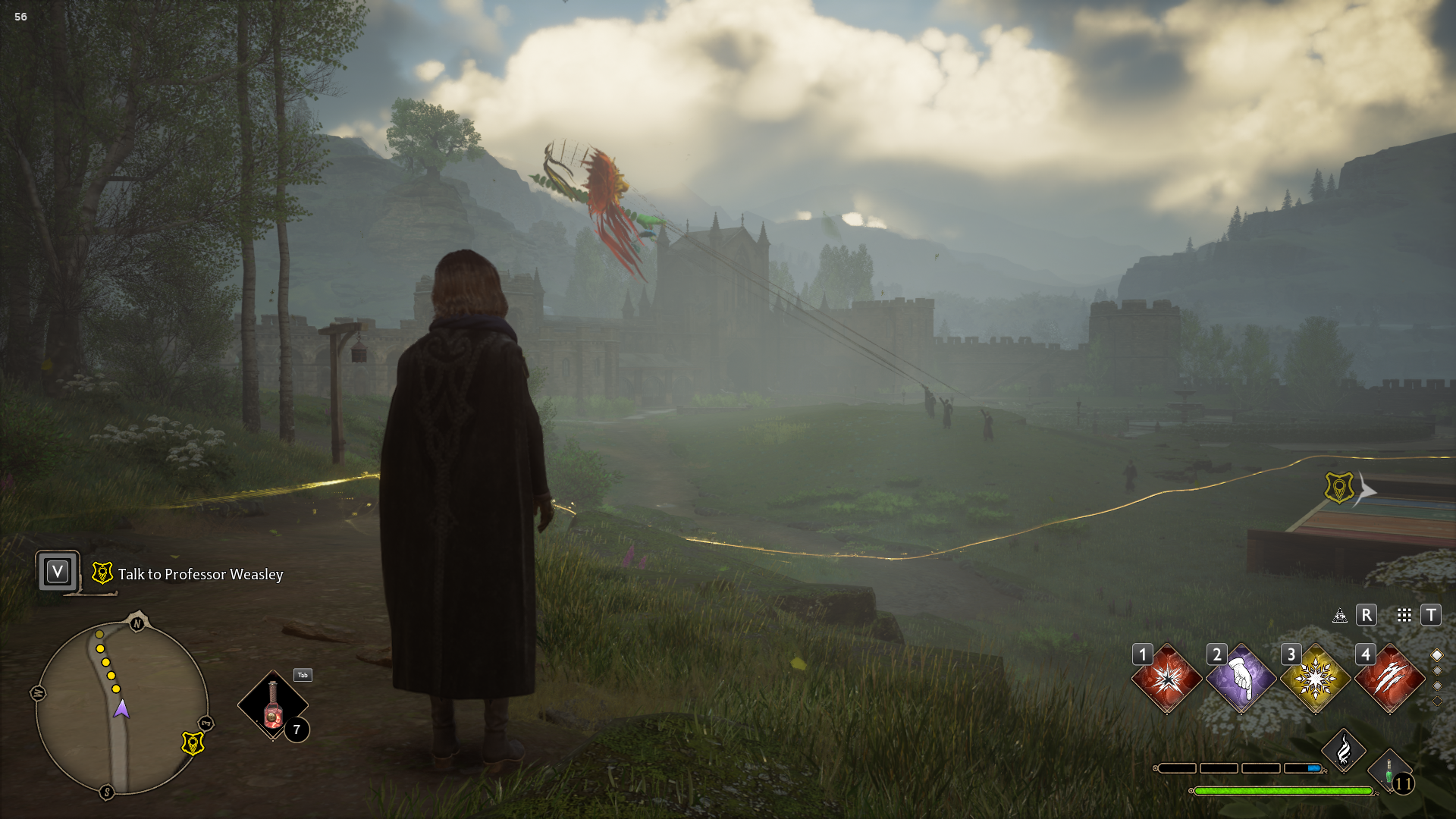The height and width of the screenshot is (819, 1456).
Task: Cast the purple pointing-hand spell in slot 2
Action: [x=1241, y=679]
